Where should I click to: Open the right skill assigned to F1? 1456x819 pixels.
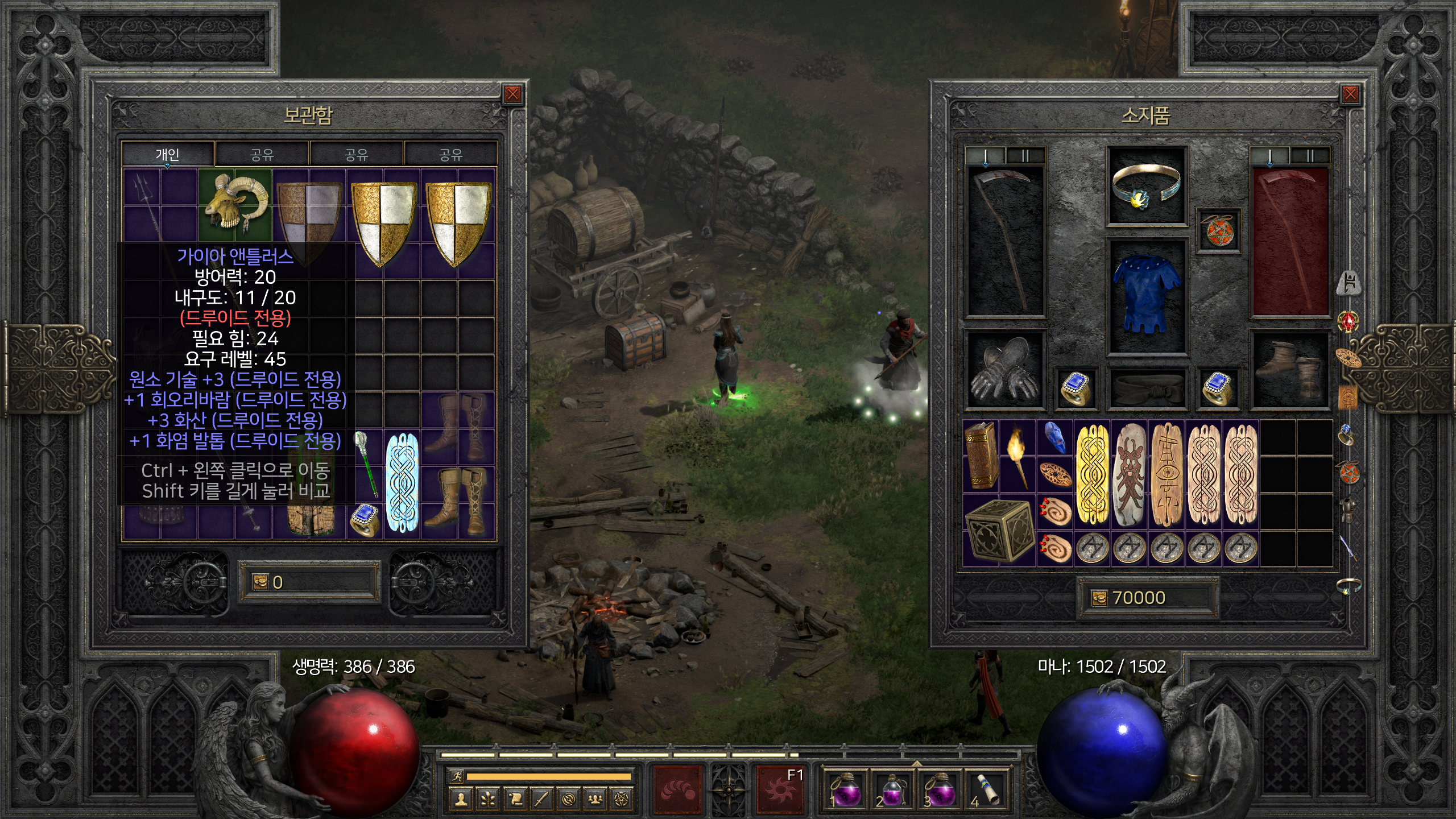point(779,789)
